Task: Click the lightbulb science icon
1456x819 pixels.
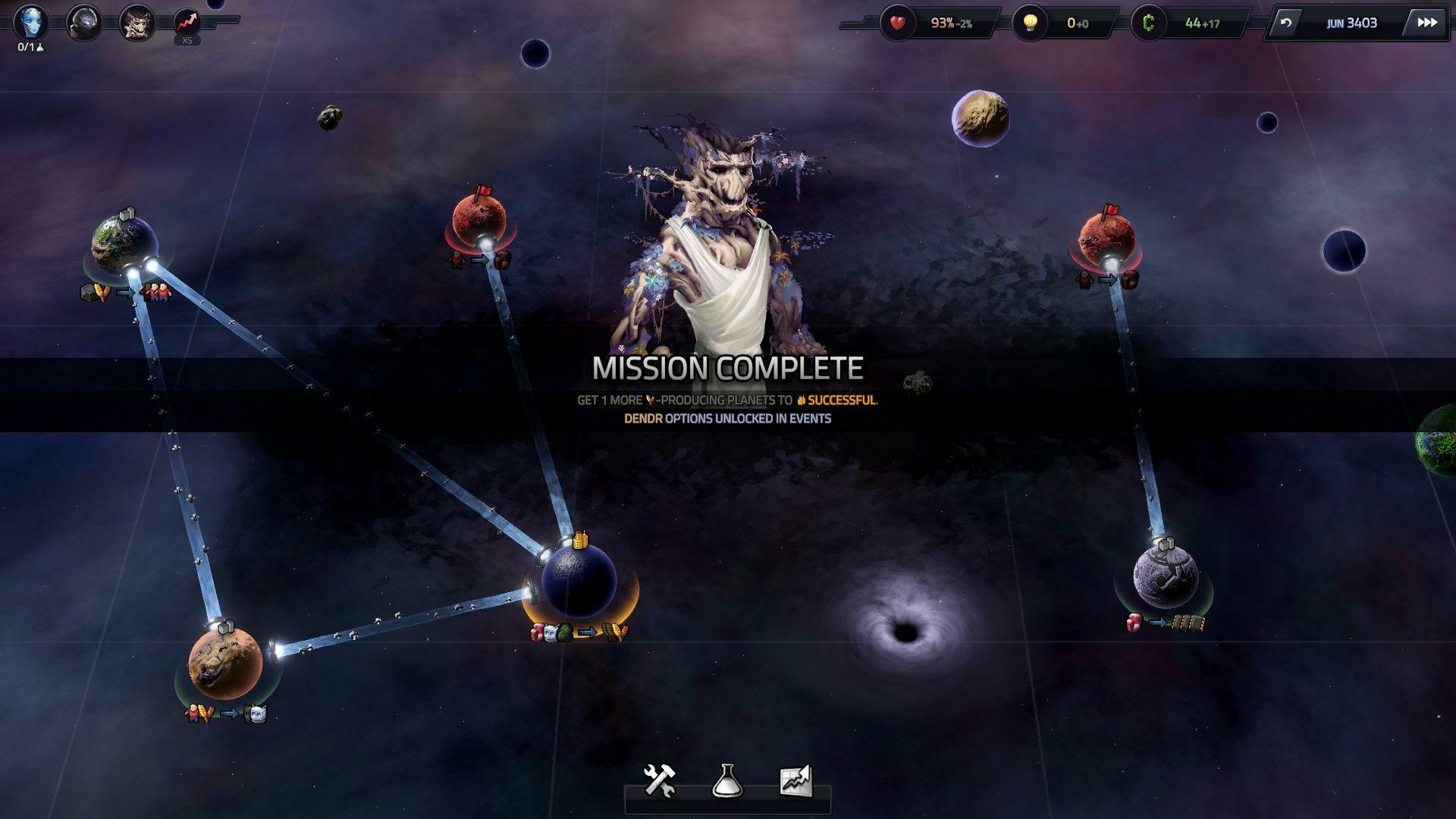Action: pos(1031,24)
